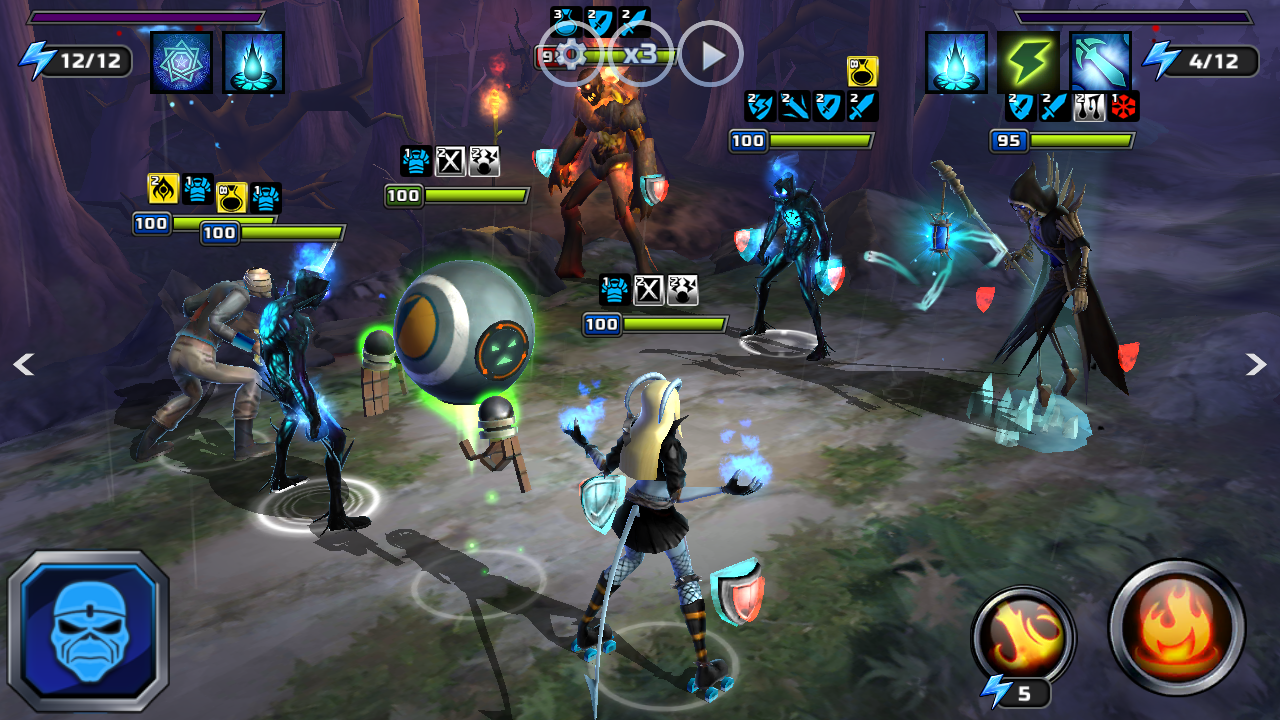This screenshot has width=1280, height=720.
Task: Inspect the enemy's ice scythe icon
Action: (x=1100, y=62)
